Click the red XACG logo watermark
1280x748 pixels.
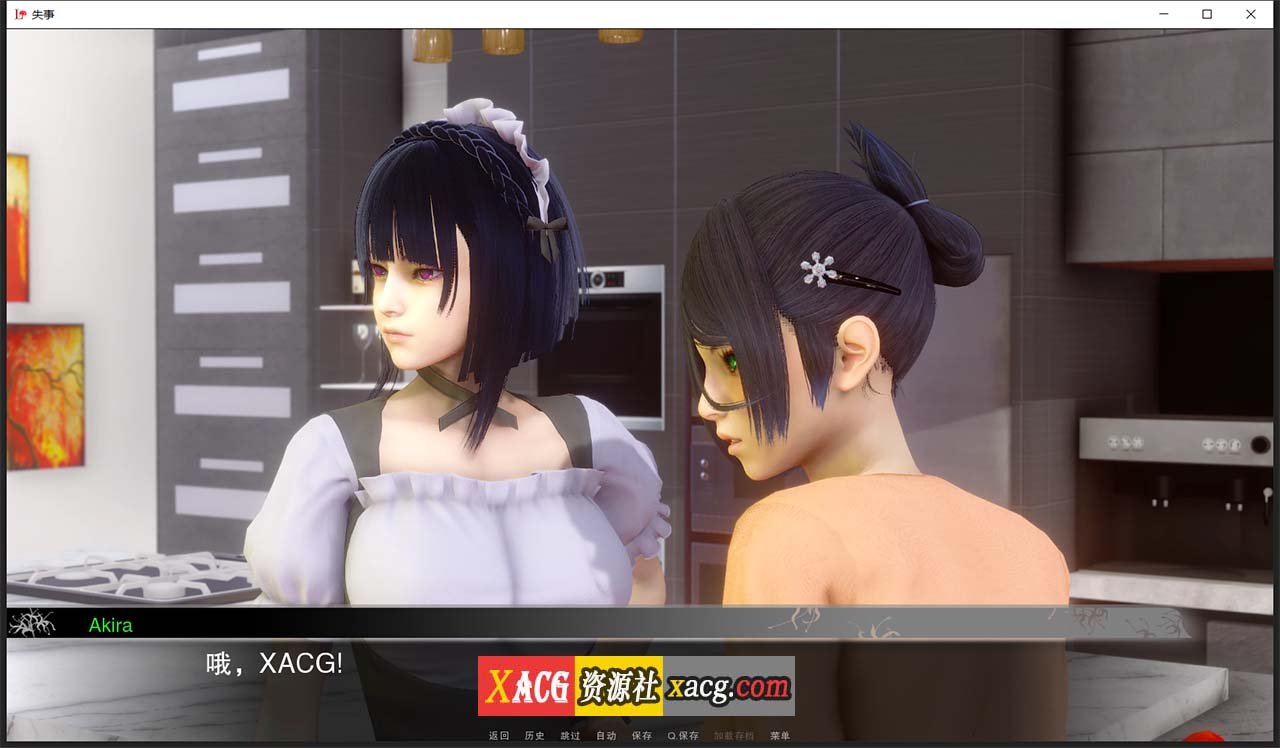click(525, 686)
